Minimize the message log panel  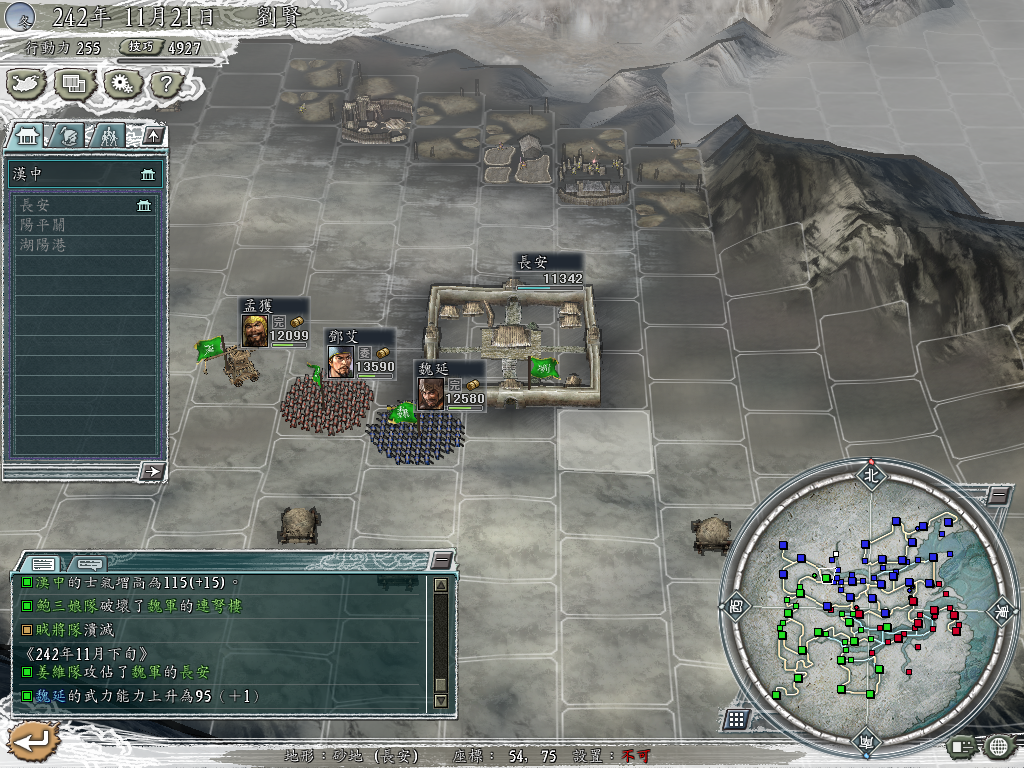[x=441, y=560]
